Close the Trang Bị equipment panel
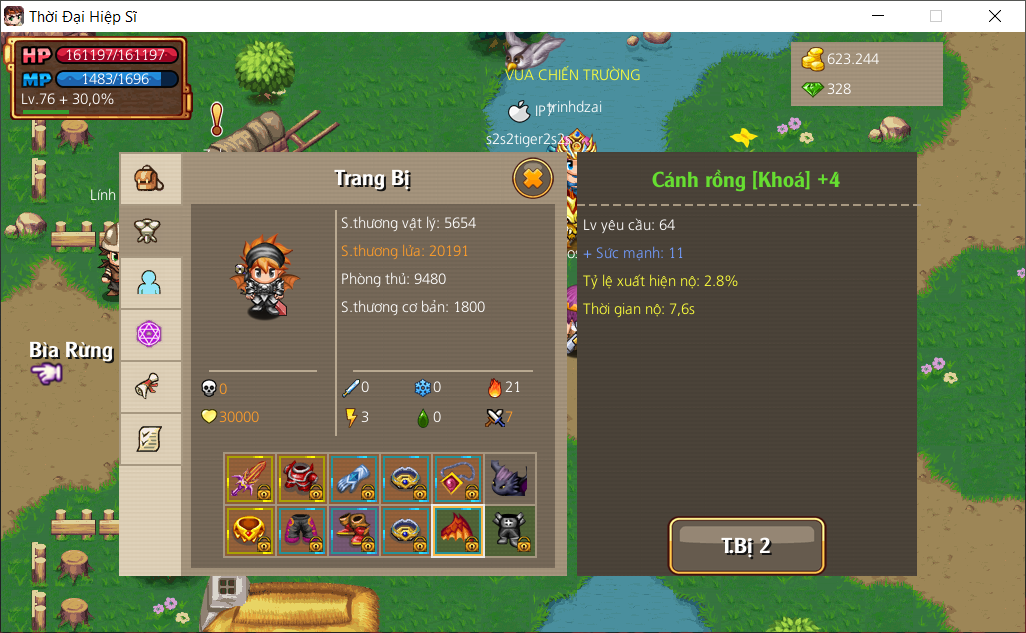The width and height of the screenshot is (1026, 633). point(533,179)
